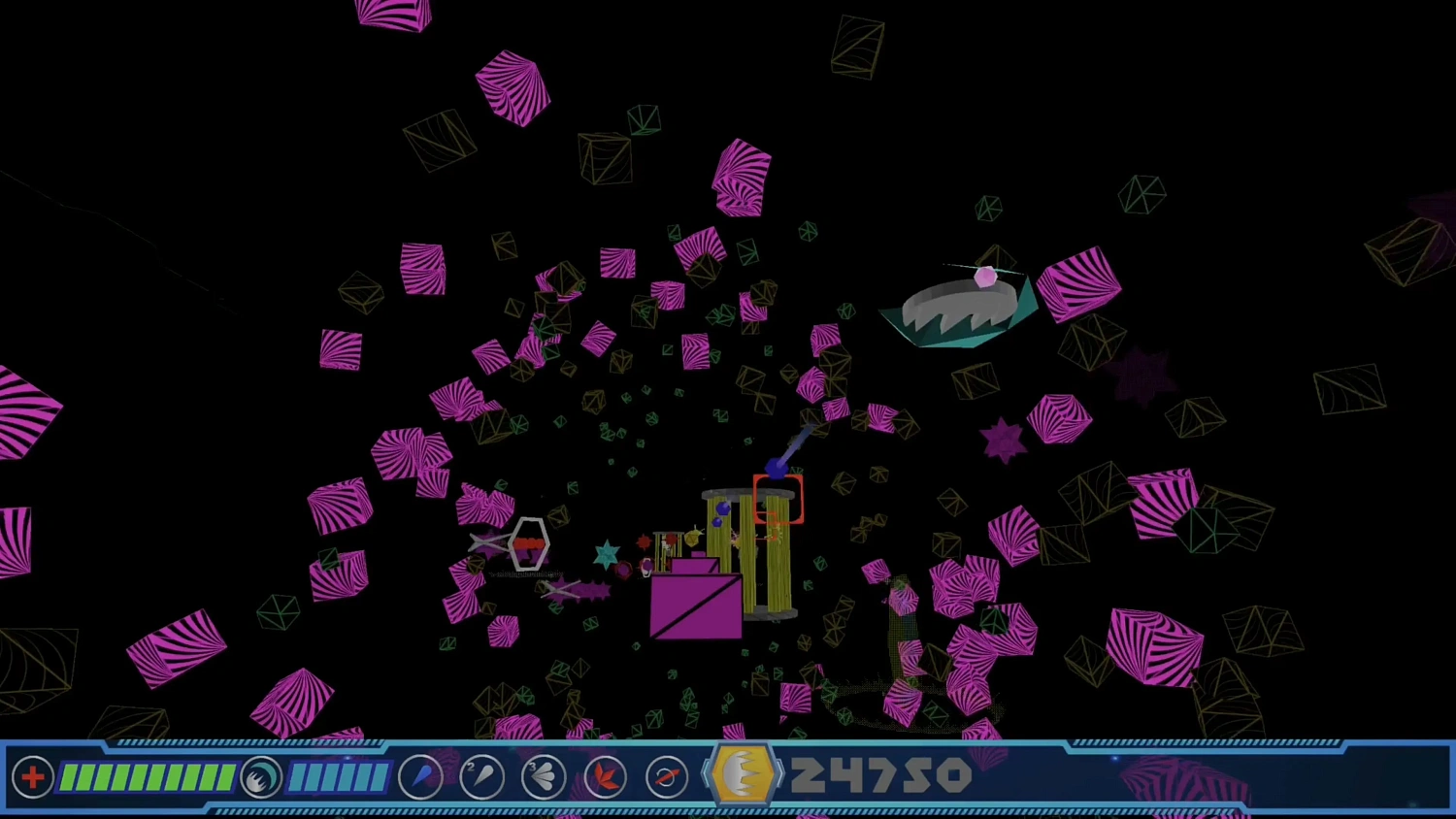Select the level-3 triple-feather weapon icon

543,776
